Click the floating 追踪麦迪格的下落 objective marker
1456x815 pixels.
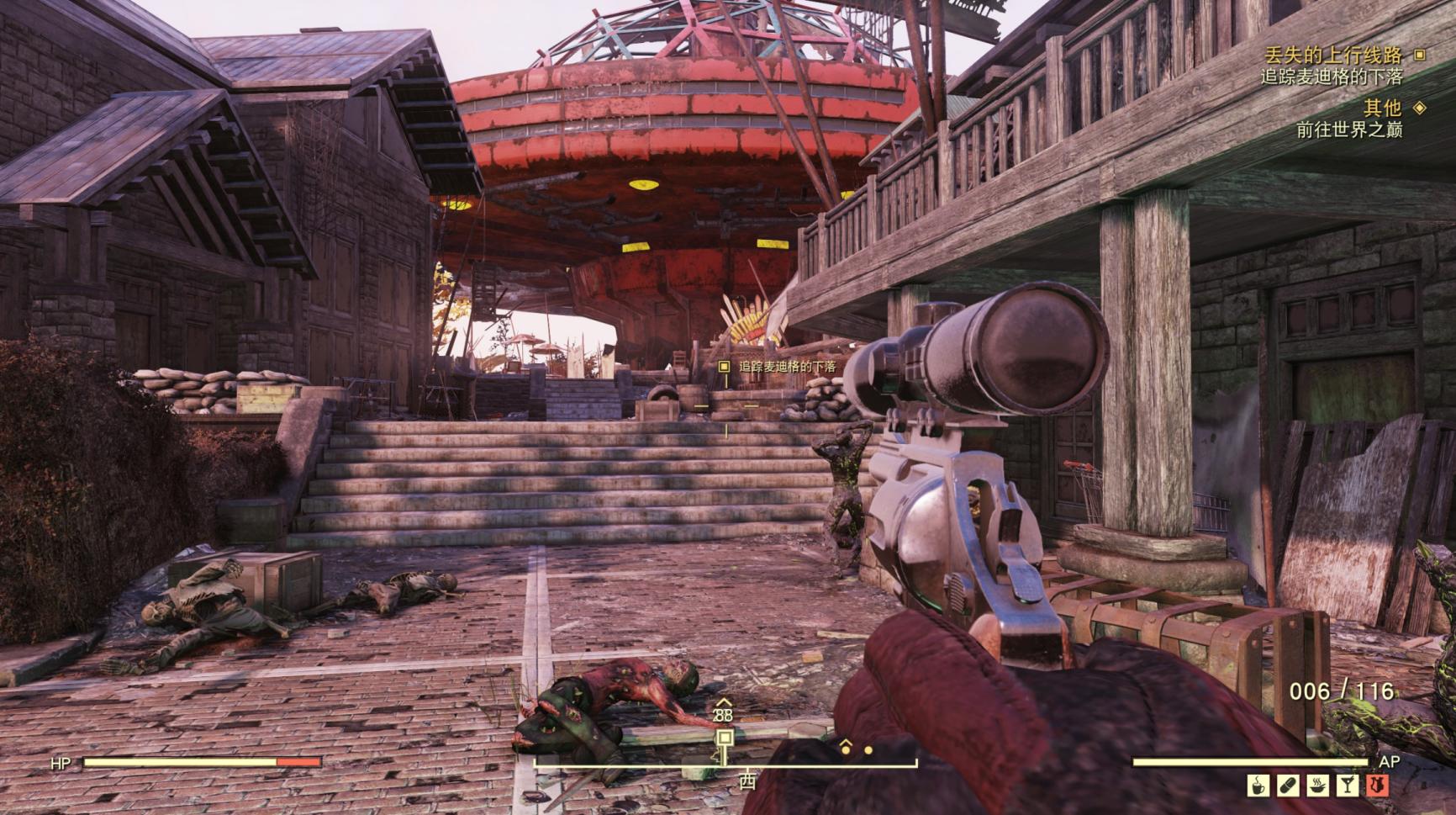coord(724,367)
